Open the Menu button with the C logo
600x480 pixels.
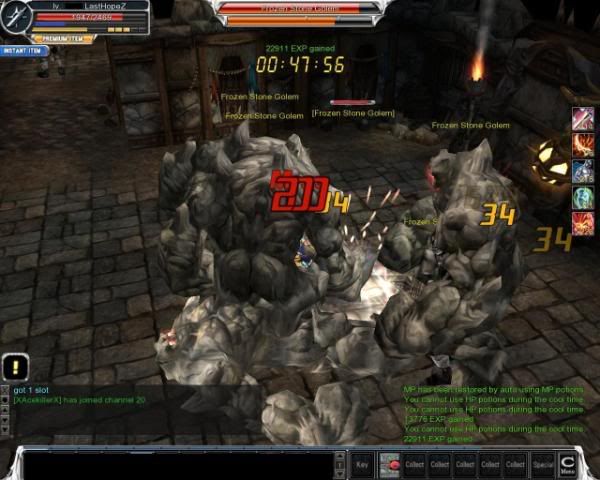coord(569,464)
